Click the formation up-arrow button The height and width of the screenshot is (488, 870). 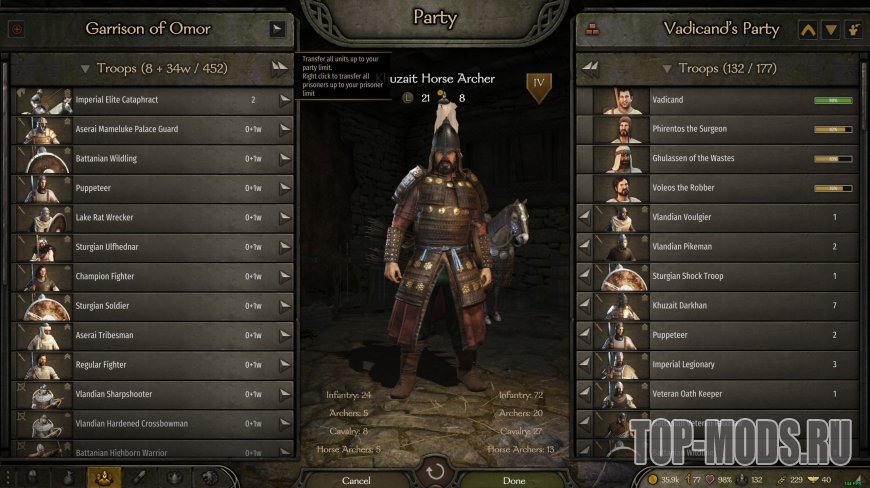tap(808, 30)
